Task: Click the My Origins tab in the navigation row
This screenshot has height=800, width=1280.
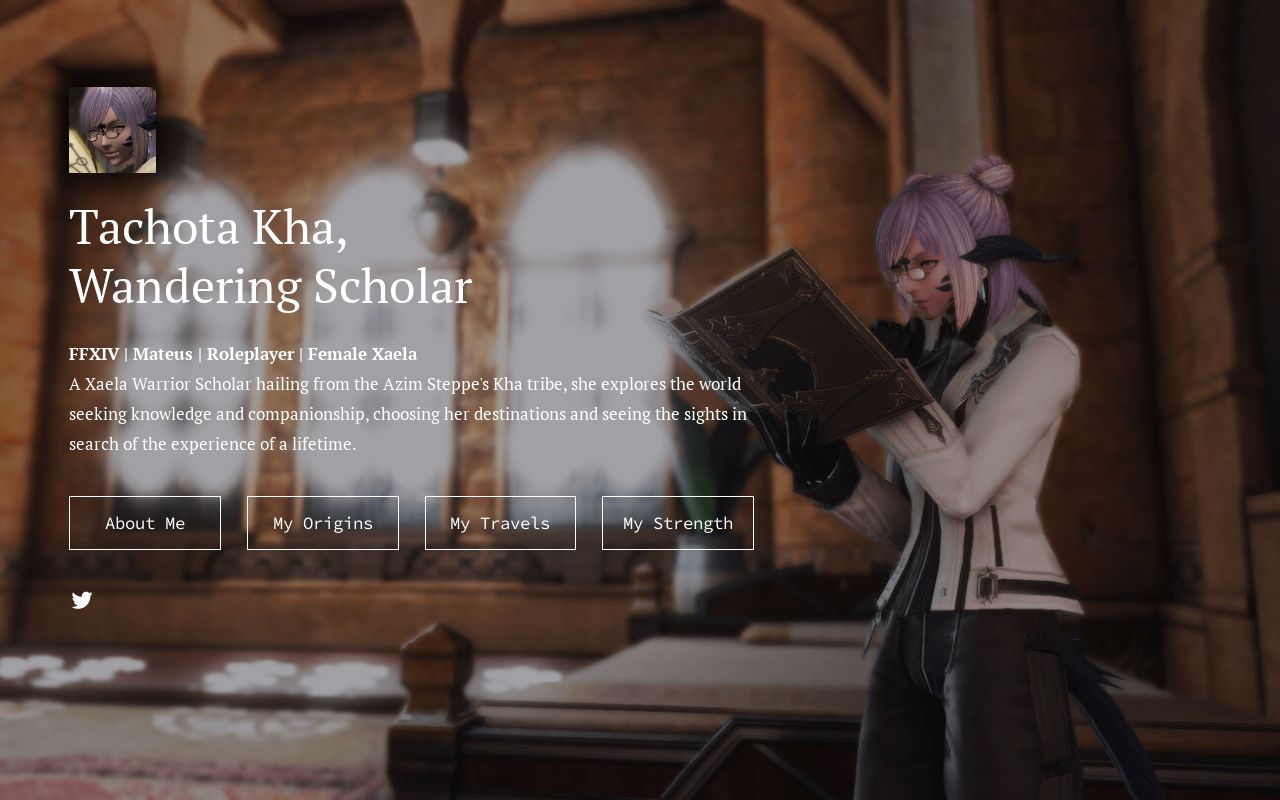Action: [x=322, y=522]
